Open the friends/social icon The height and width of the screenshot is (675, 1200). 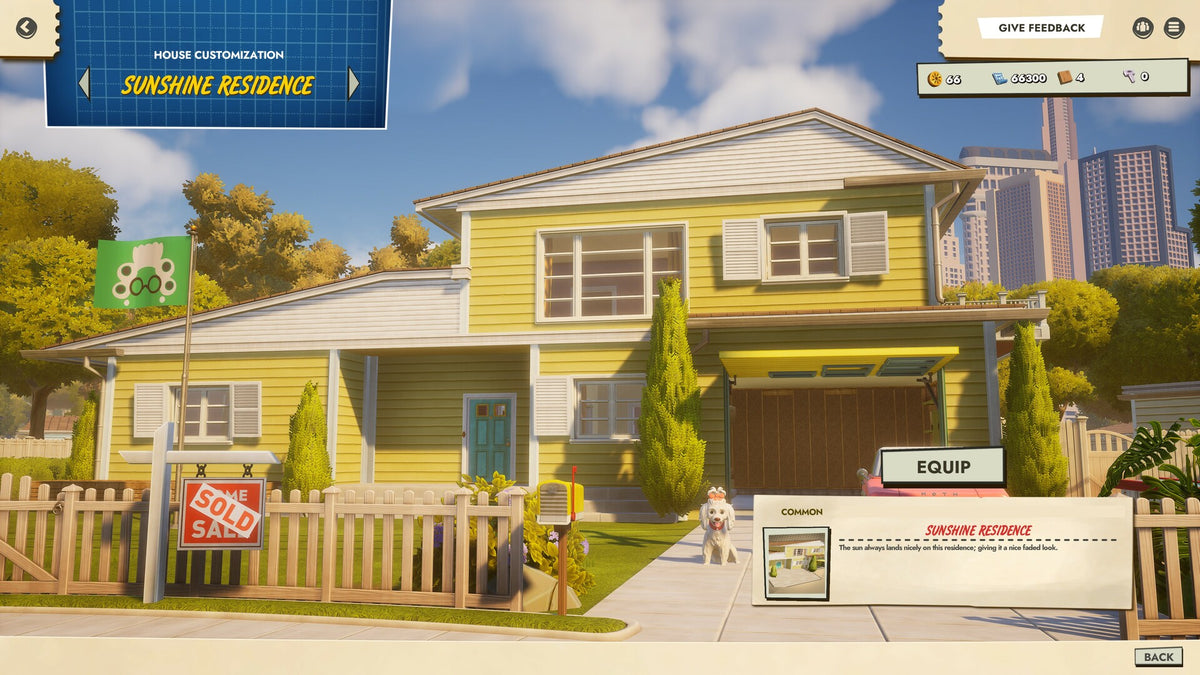[1143, 28]
